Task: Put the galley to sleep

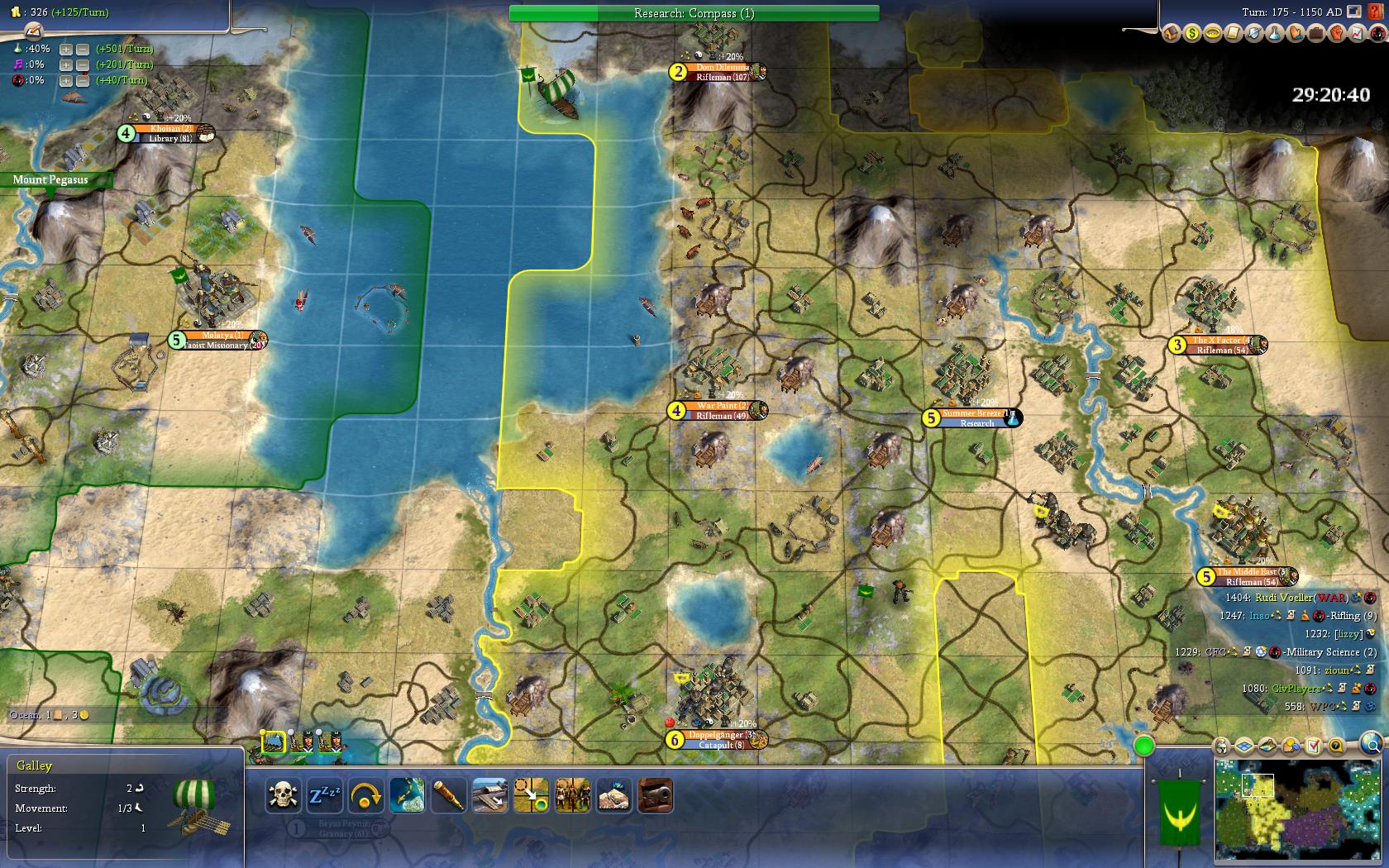Action: [x=324, y=796]
